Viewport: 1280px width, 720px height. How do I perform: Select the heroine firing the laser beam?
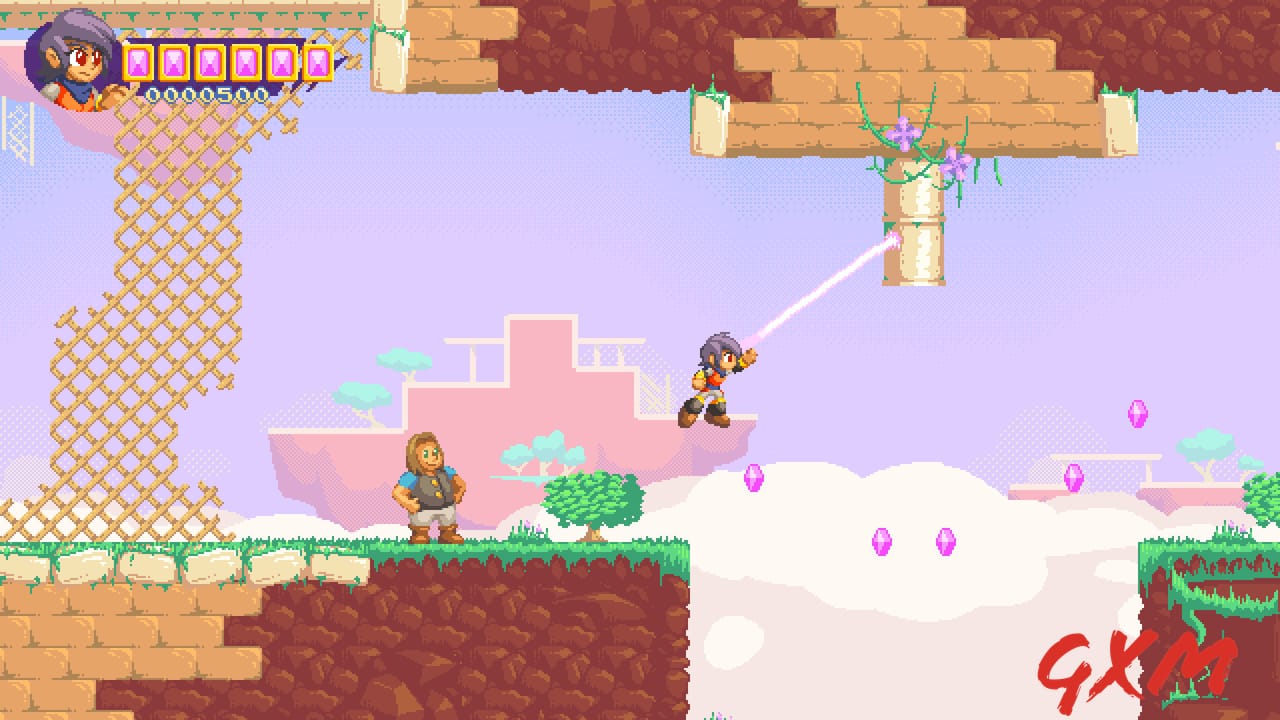point(715,380)
